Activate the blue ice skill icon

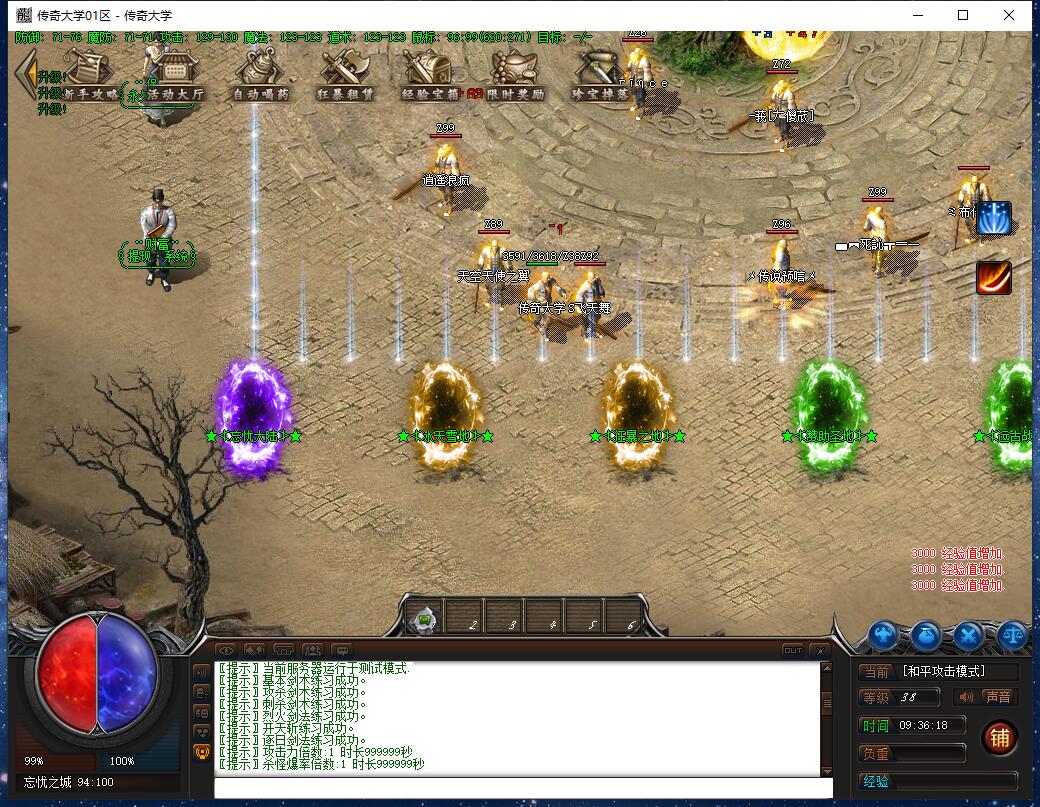[x=993, y=218]
